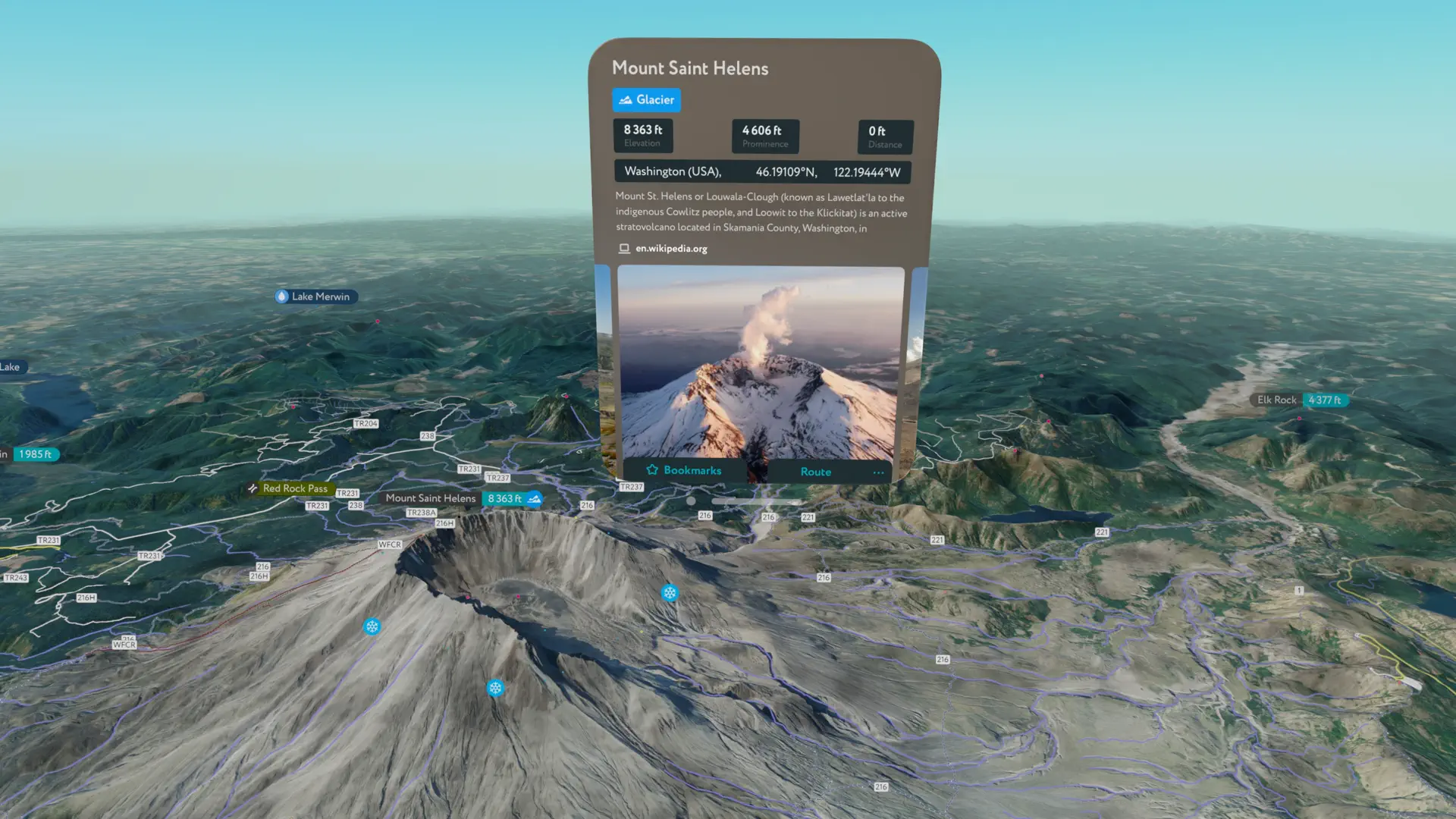Viewport: 1456px width, 819px height.
Task: Select the Elk Rock peak label
Action: (1276, 400)
